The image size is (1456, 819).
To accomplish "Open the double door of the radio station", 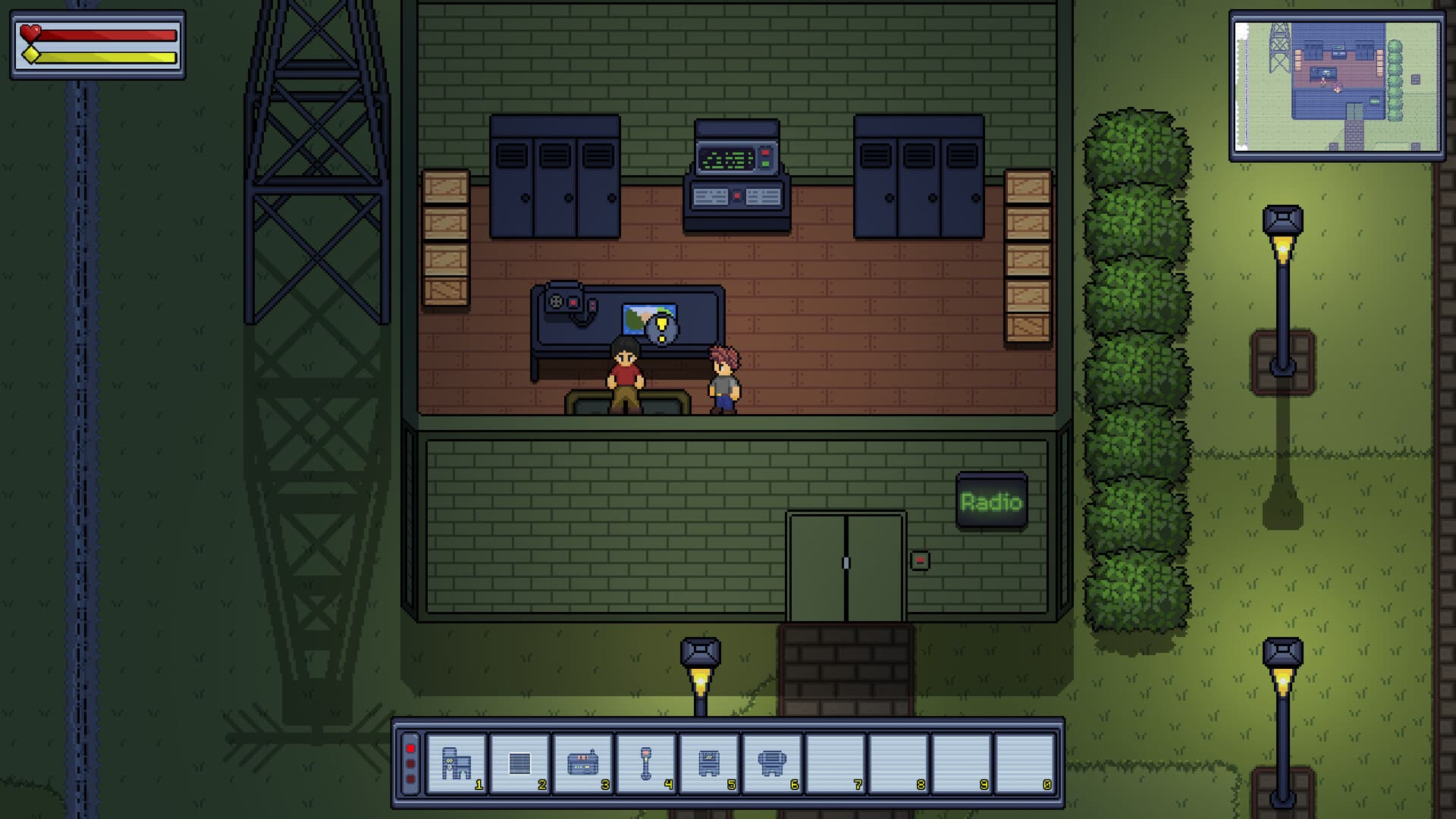I will pyautogui.click(x=845, y=561).
